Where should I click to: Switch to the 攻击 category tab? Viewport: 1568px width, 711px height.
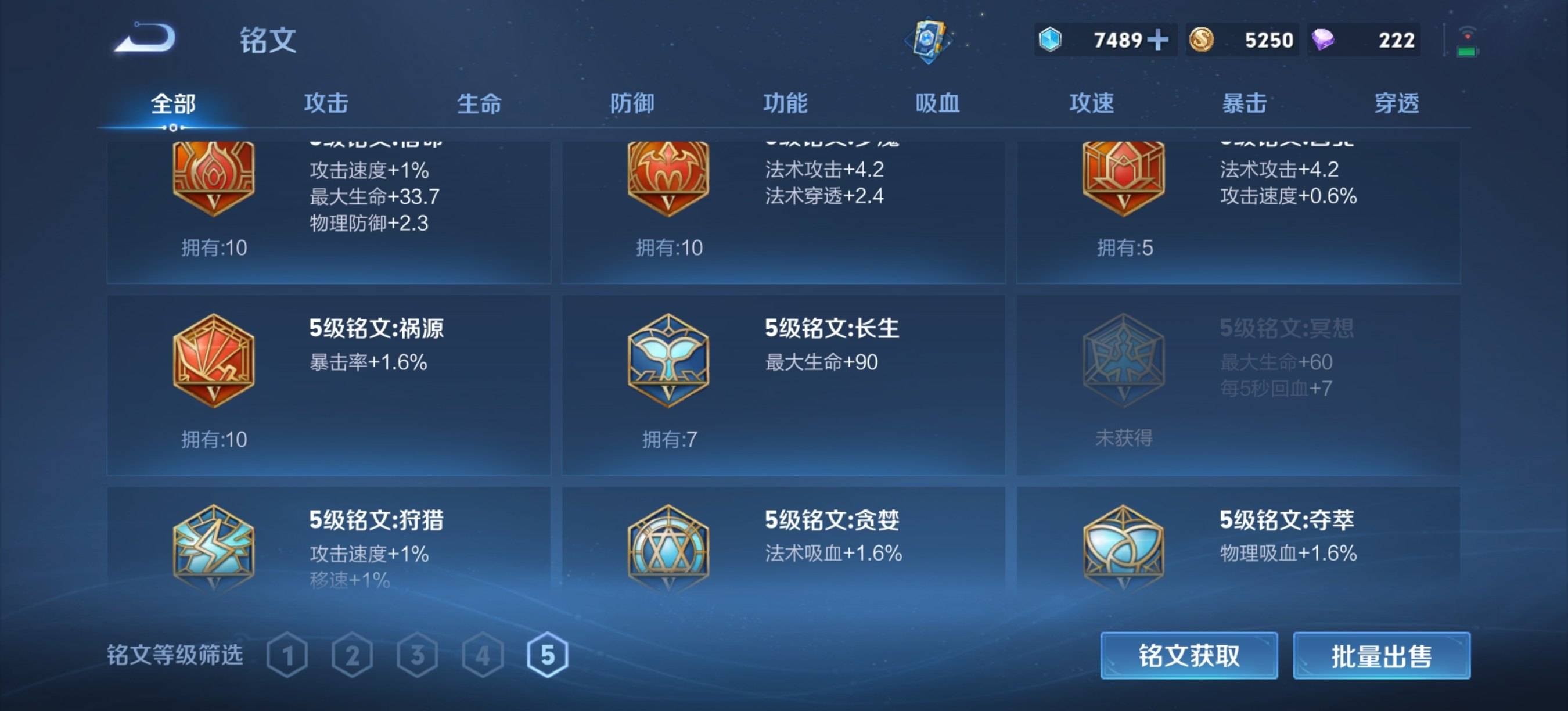(x=325, y=103)
